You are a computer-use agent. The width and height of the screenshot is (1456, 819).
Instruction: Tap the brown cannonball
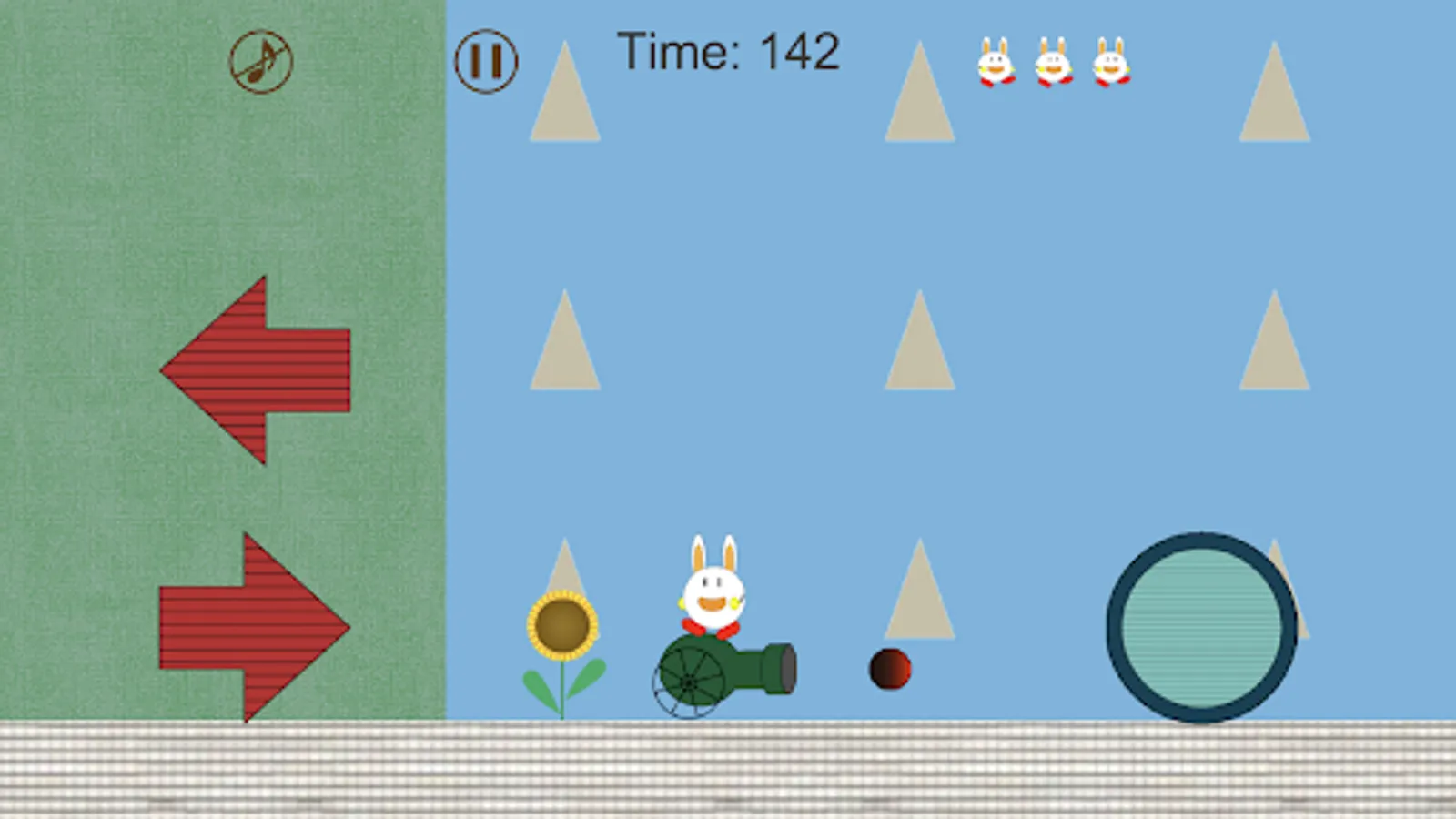pyautogui.click(x=890, y=667)
